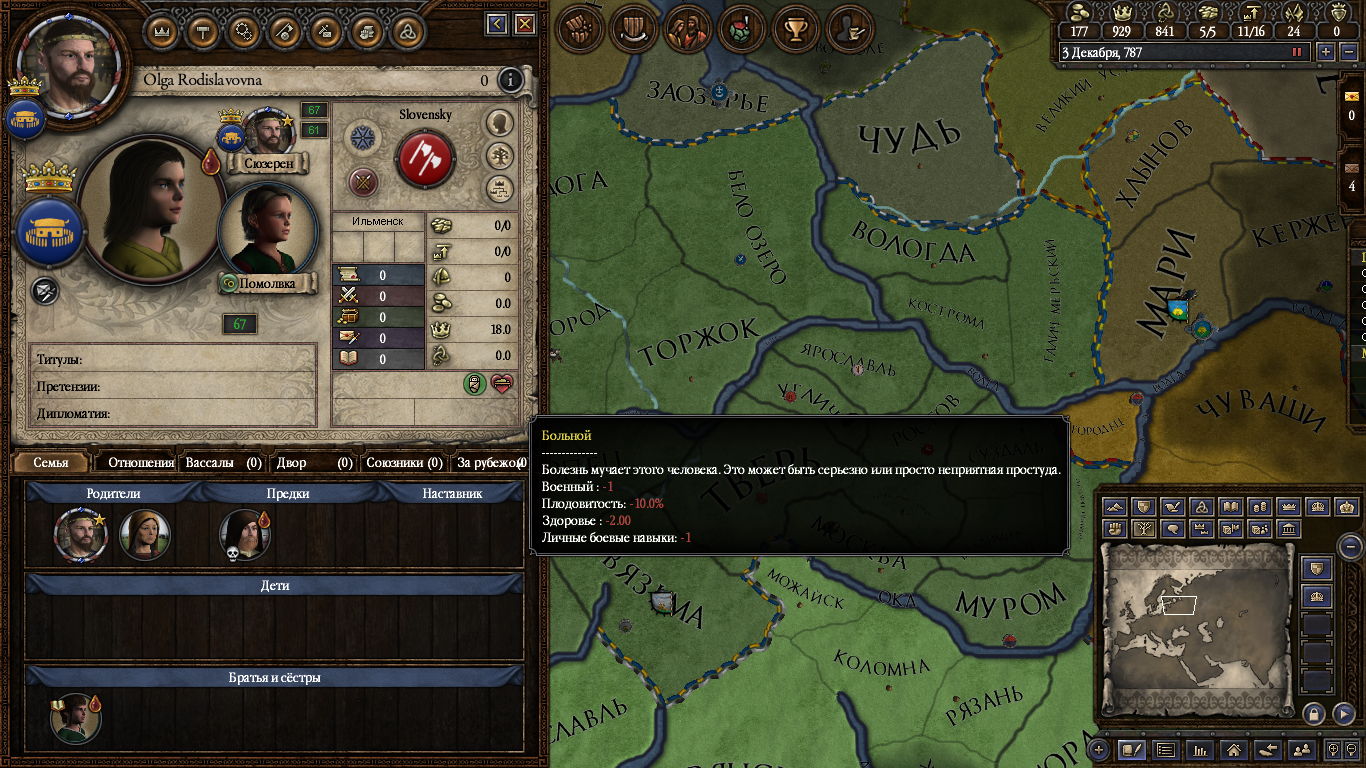Switch to the Отношения tab
This screenshot has width=1366, height=768.
pyautogui.click(x=140, y=463)
